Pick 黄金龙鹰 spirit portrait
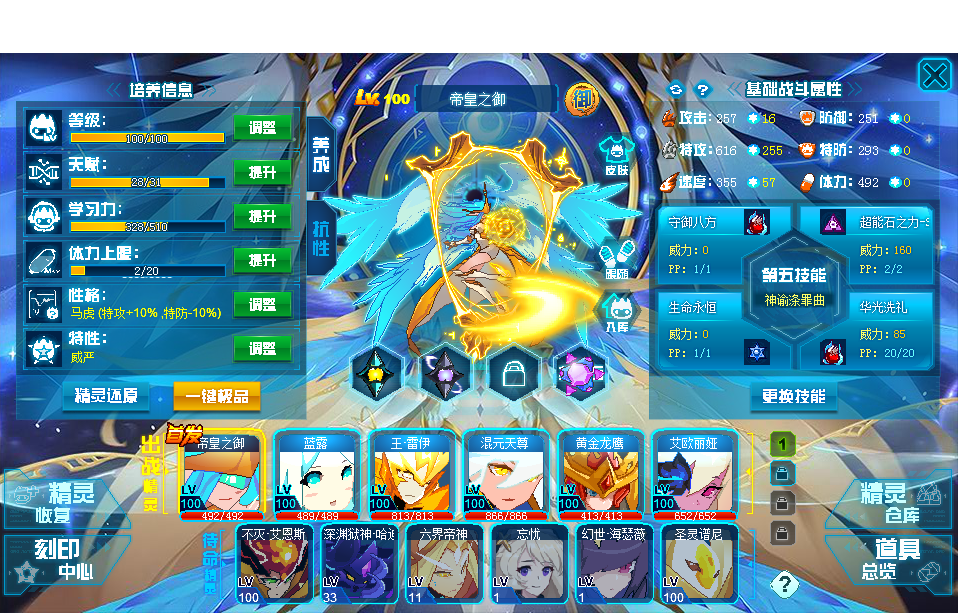This screenshot has height=613, width=958. pyautogui.click(x=600, y=475)
